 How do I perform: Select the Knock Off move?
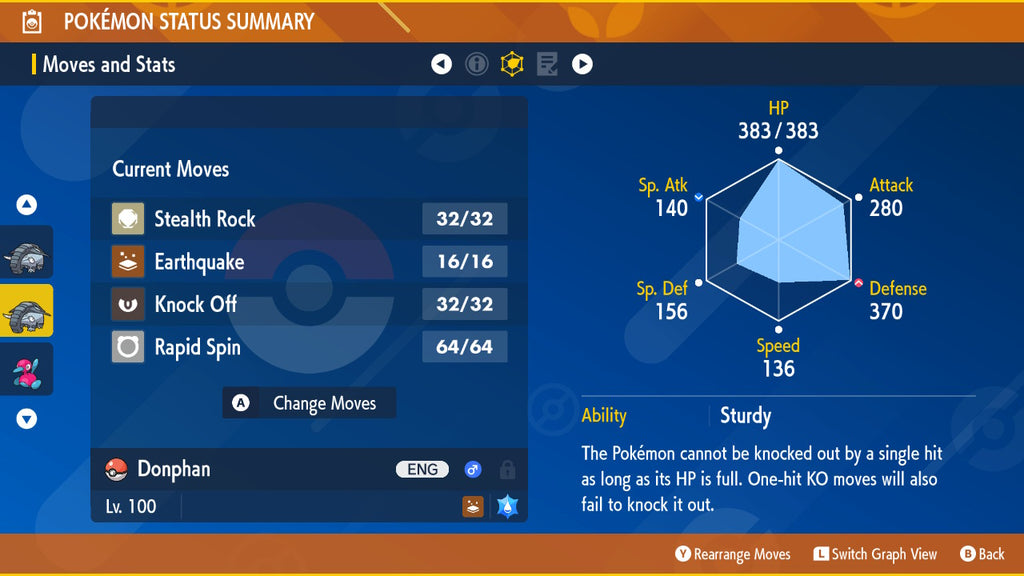pos(309,304)
